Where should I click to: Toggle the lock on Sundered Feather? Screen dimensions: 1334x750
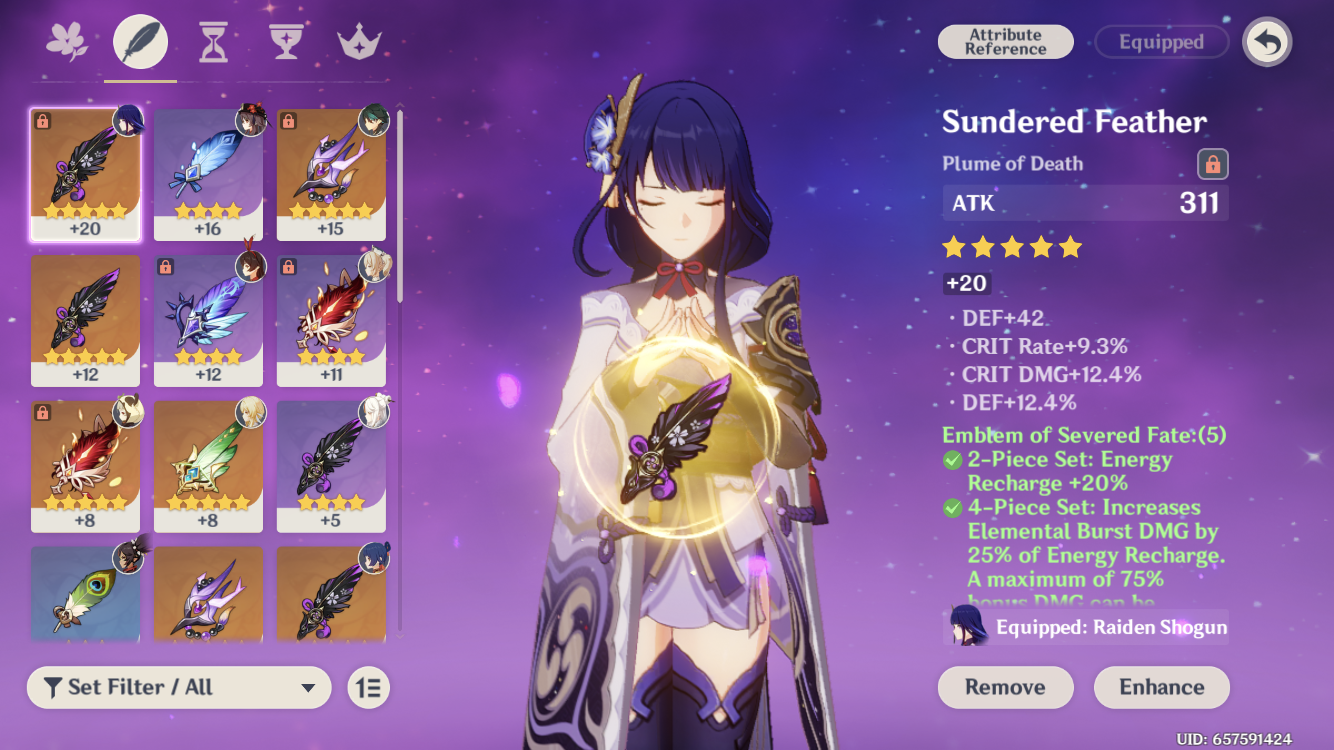[1212, 164]
